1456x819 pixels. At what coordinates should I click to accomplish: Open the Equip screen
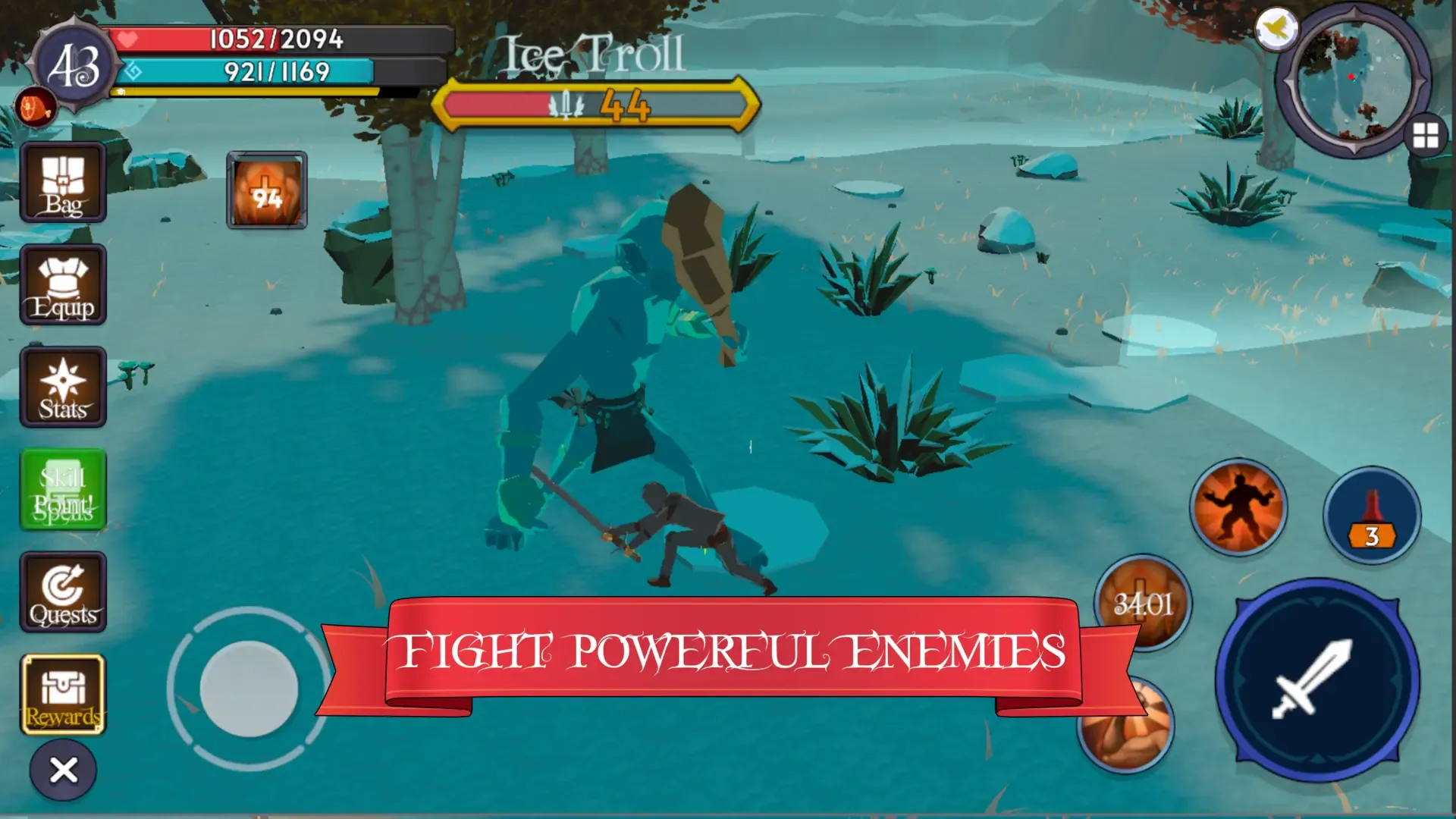coord(64,284)
